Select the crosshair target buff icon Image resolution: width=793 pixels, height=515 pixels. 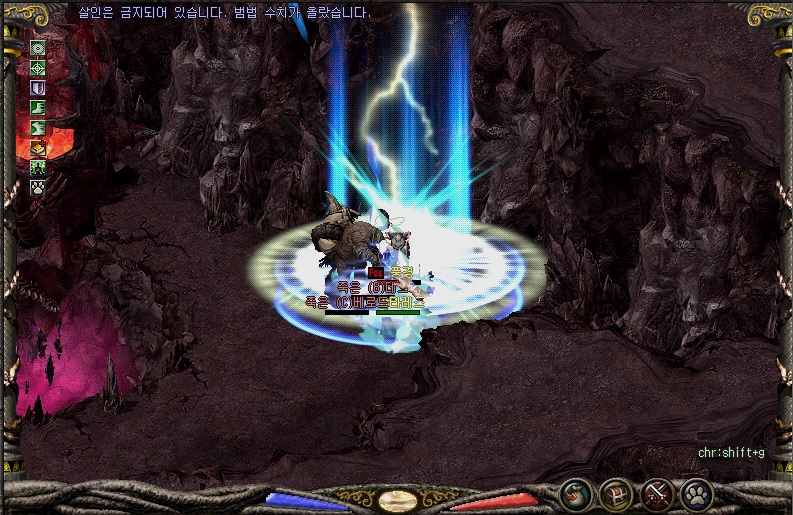click(x=39, y=68)
